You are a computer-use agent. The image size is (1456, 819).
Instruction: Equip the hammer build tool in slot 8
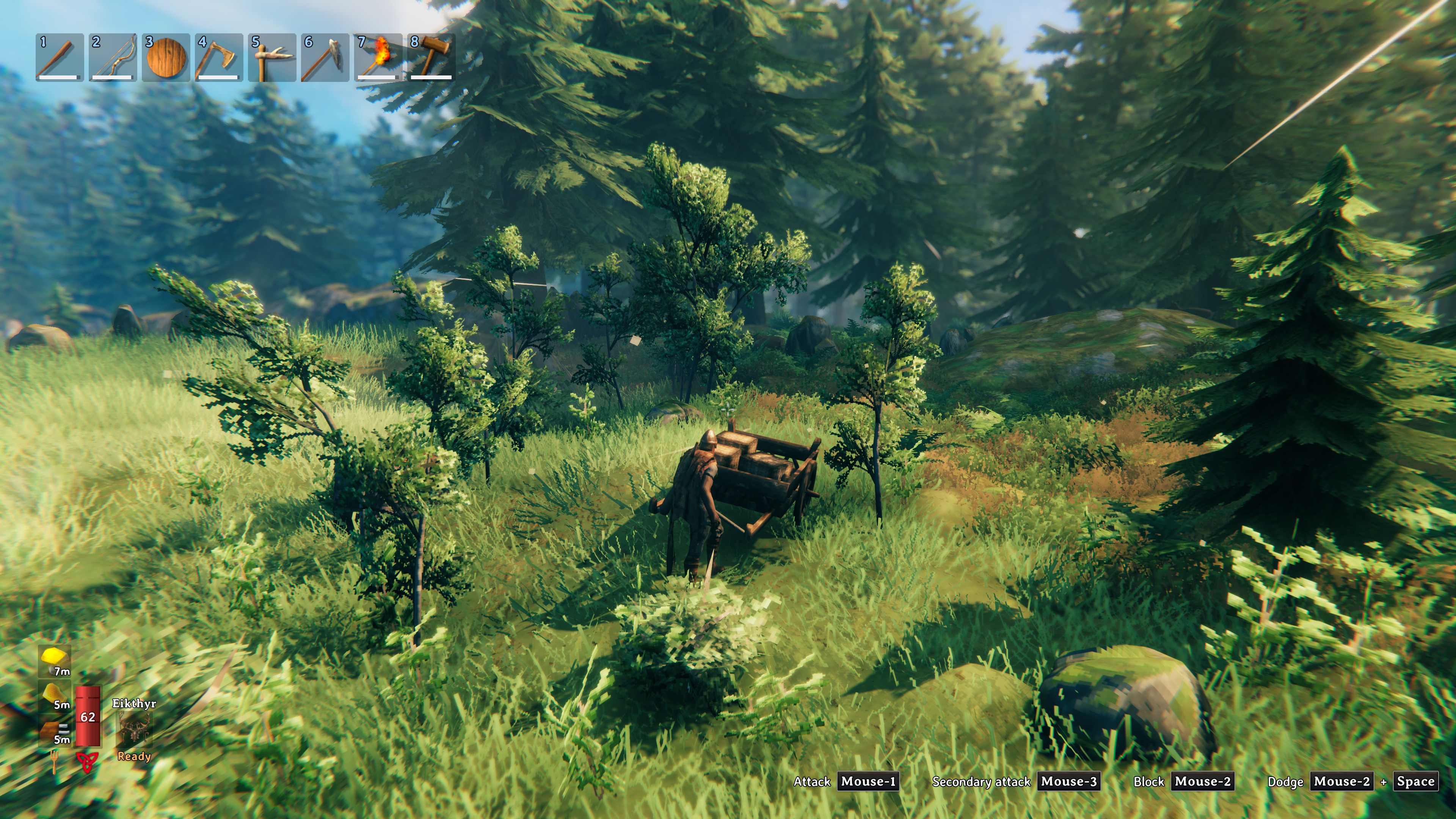coord(431,56)
